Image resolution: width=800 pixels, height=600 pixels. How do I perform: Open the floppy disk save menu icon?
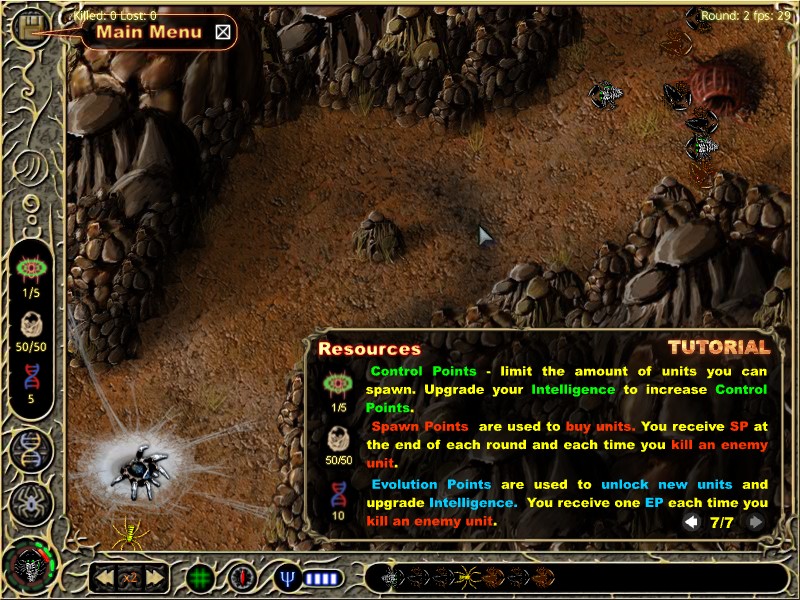tap(32, 26)
